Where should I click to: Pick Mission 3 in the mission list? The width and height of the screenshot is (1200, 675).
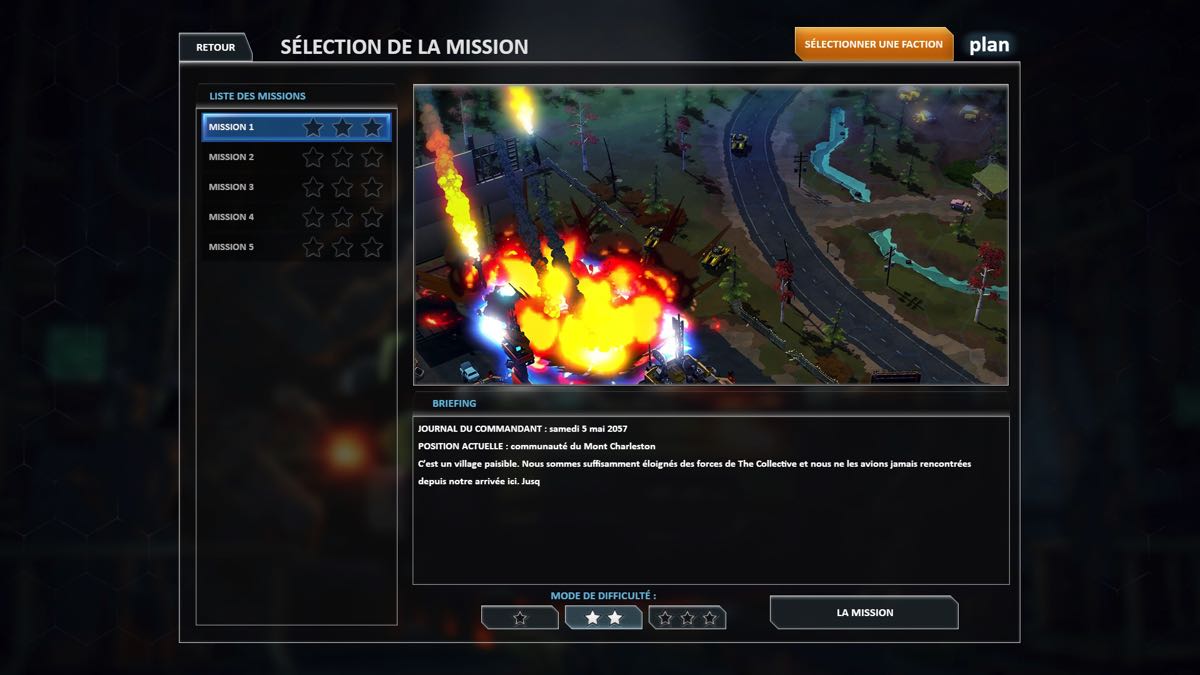coord(296,187)
